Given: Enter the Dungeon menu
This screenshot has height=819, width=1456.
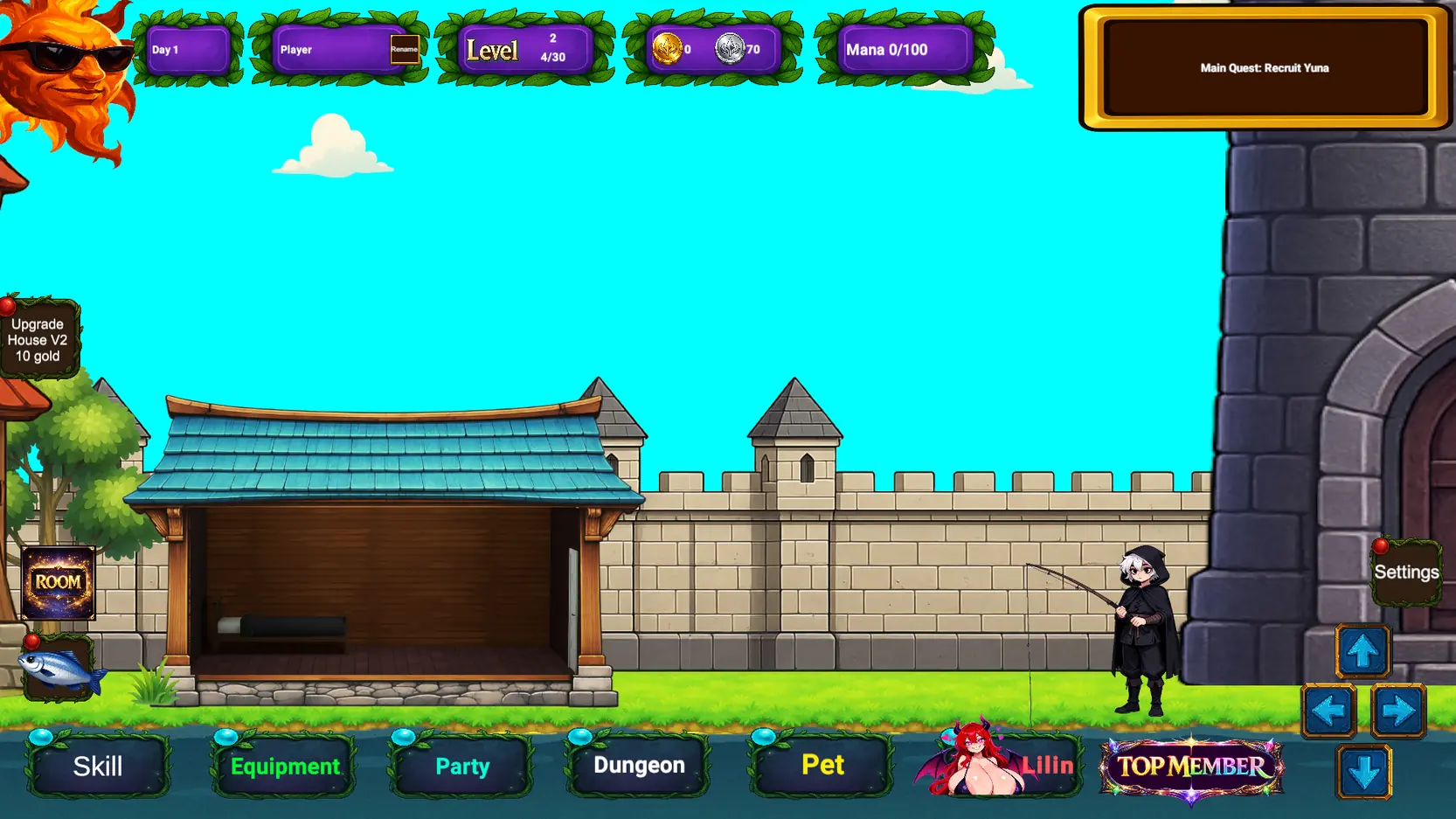Looking at the screenshot, I should coord(639,766).
